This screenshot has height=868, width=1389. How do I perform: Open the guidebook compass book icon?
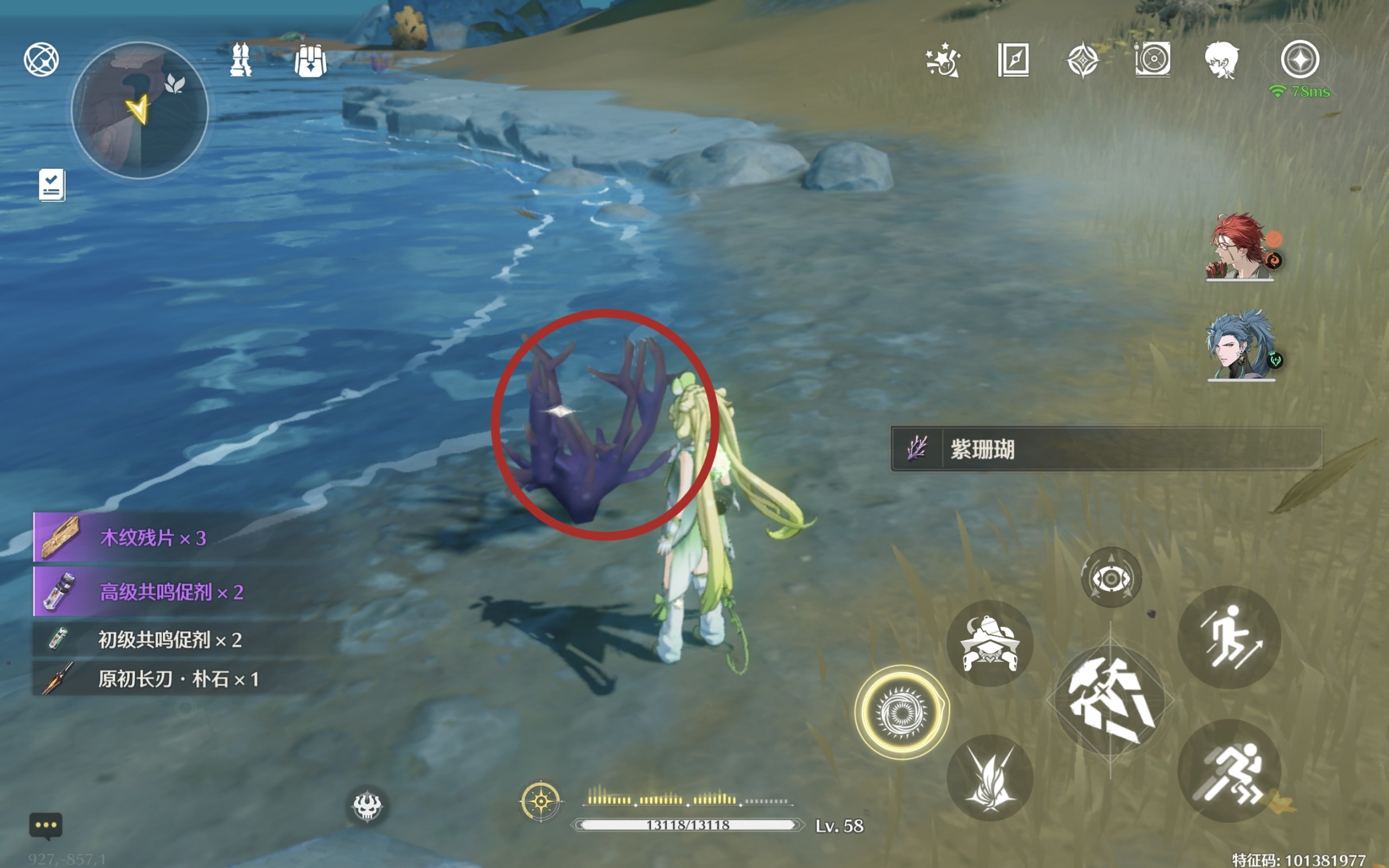click(1013, 60)
